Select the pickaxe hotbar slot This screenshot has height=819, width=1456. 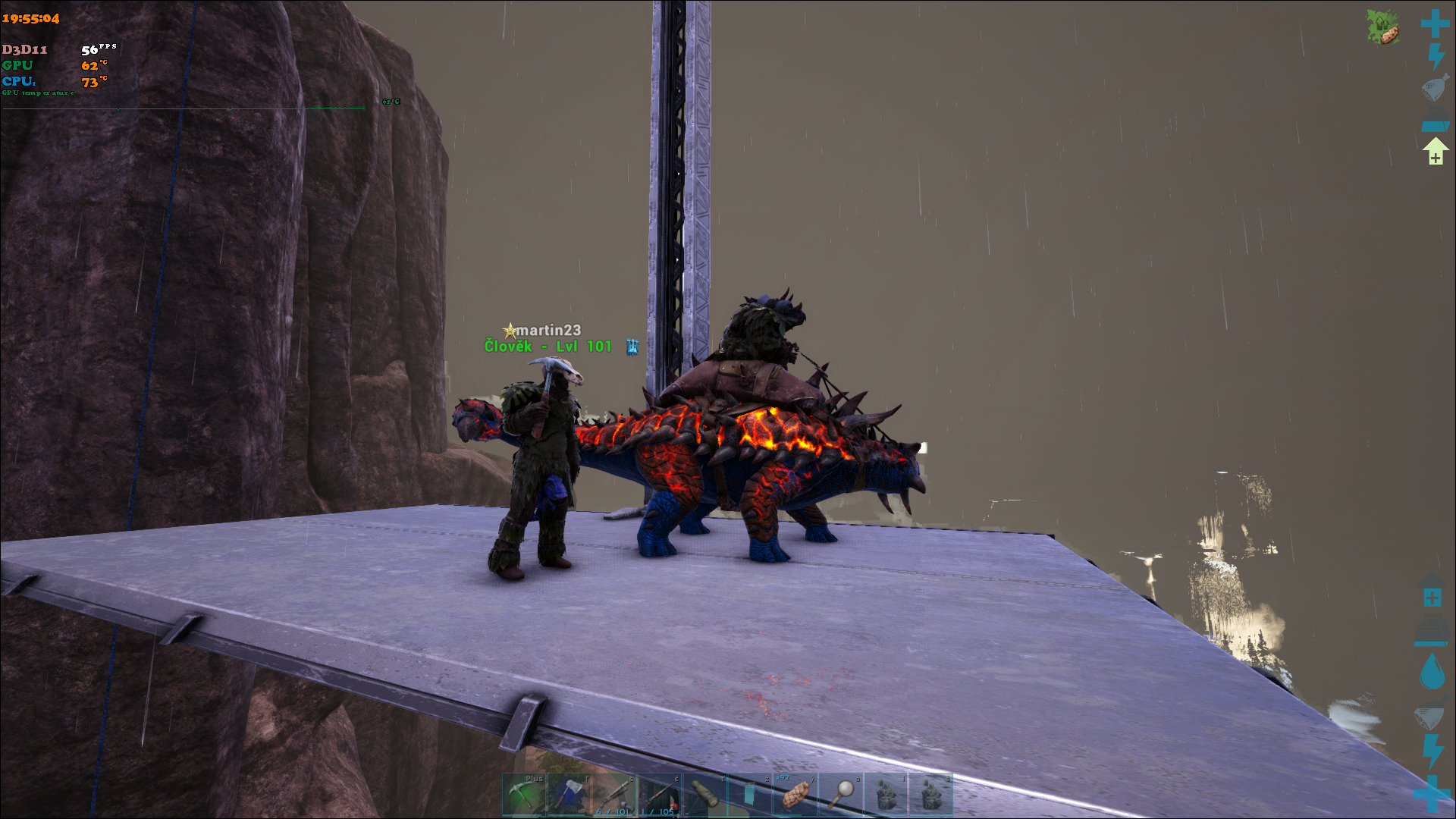click(524, 795)
